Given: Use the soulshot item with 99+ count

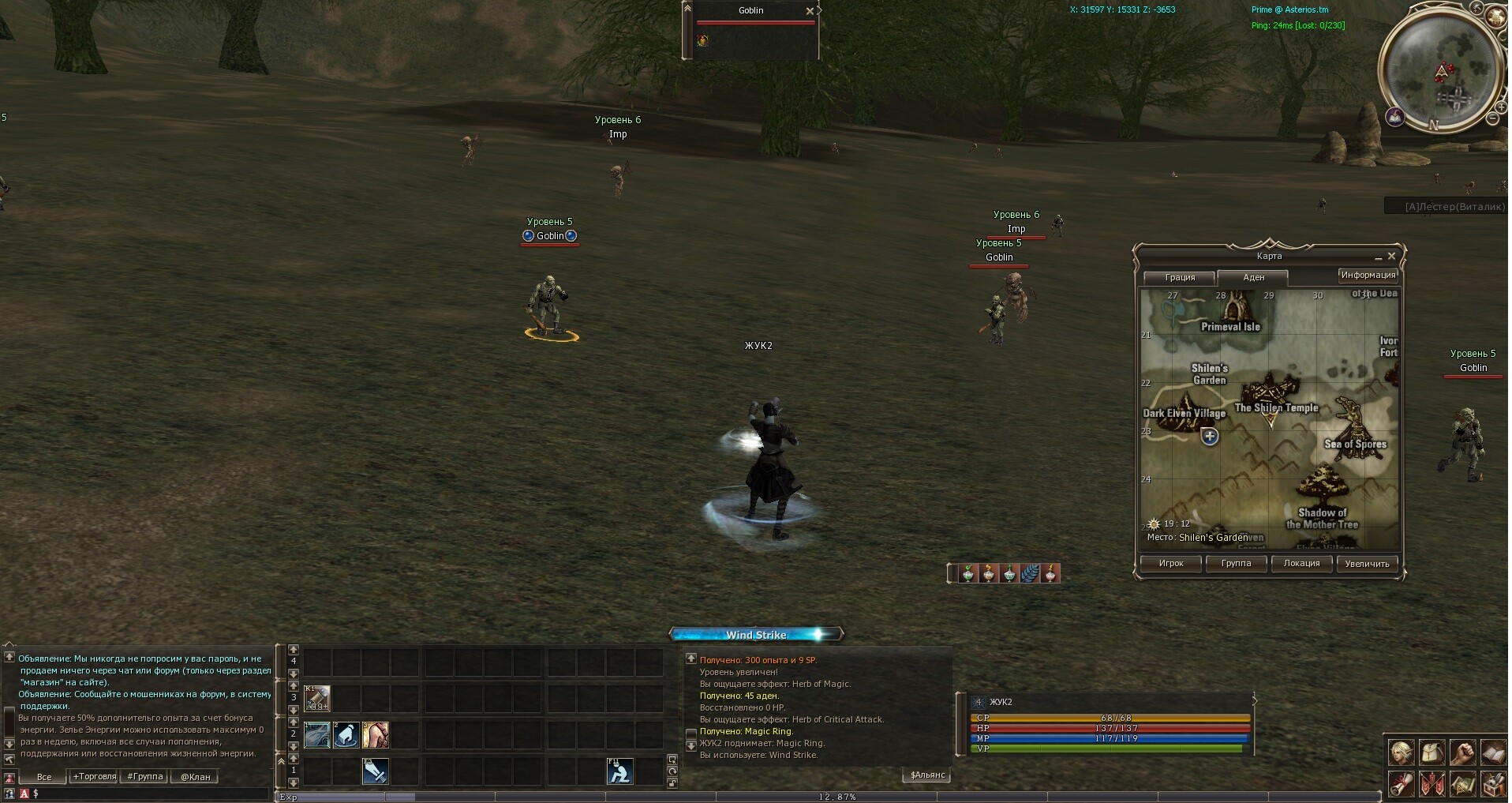Looking at the screenshot, I should pyautogui.click(x=317, y=699).
